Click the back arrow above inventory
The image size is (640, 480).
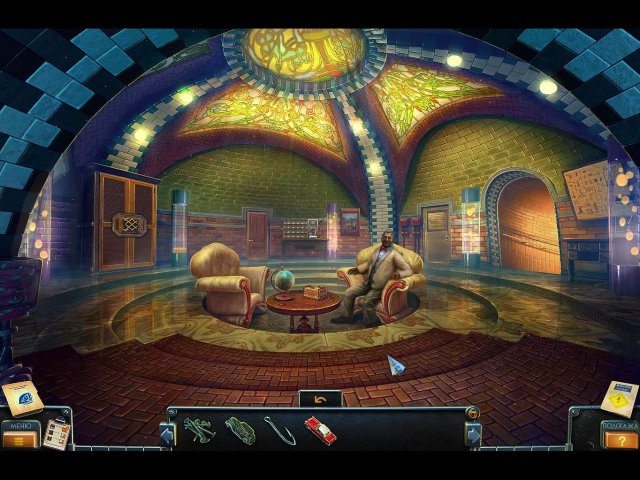(320, 398)
